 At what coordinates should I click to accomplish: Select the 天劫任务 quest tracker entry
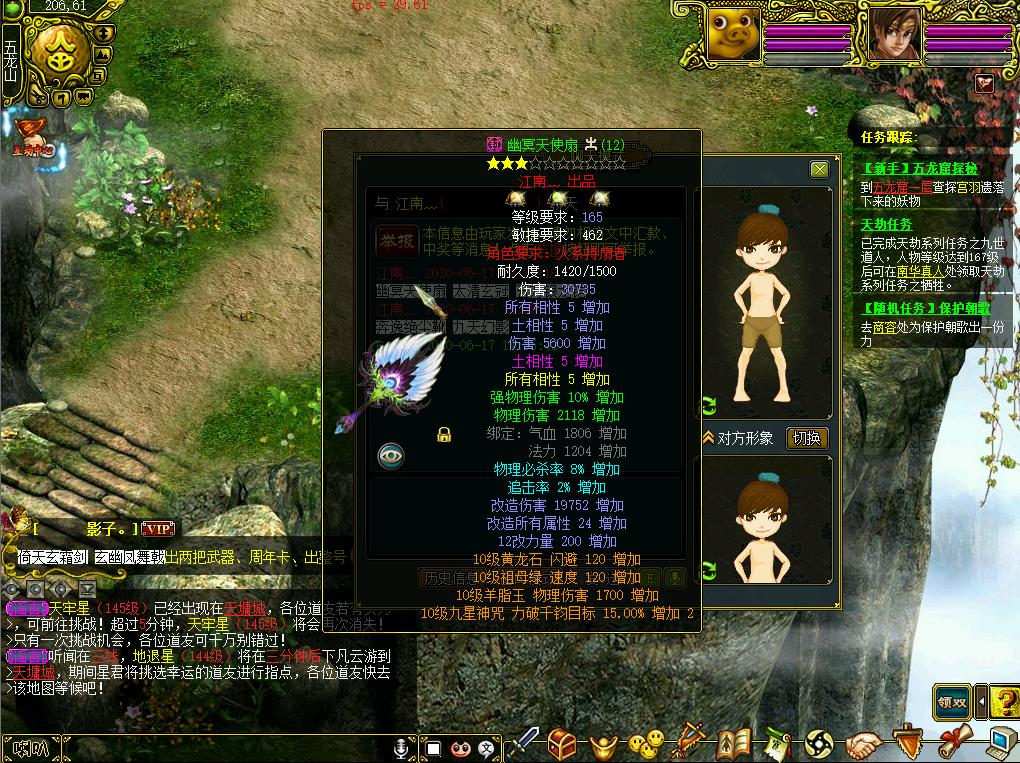(888, 226)
